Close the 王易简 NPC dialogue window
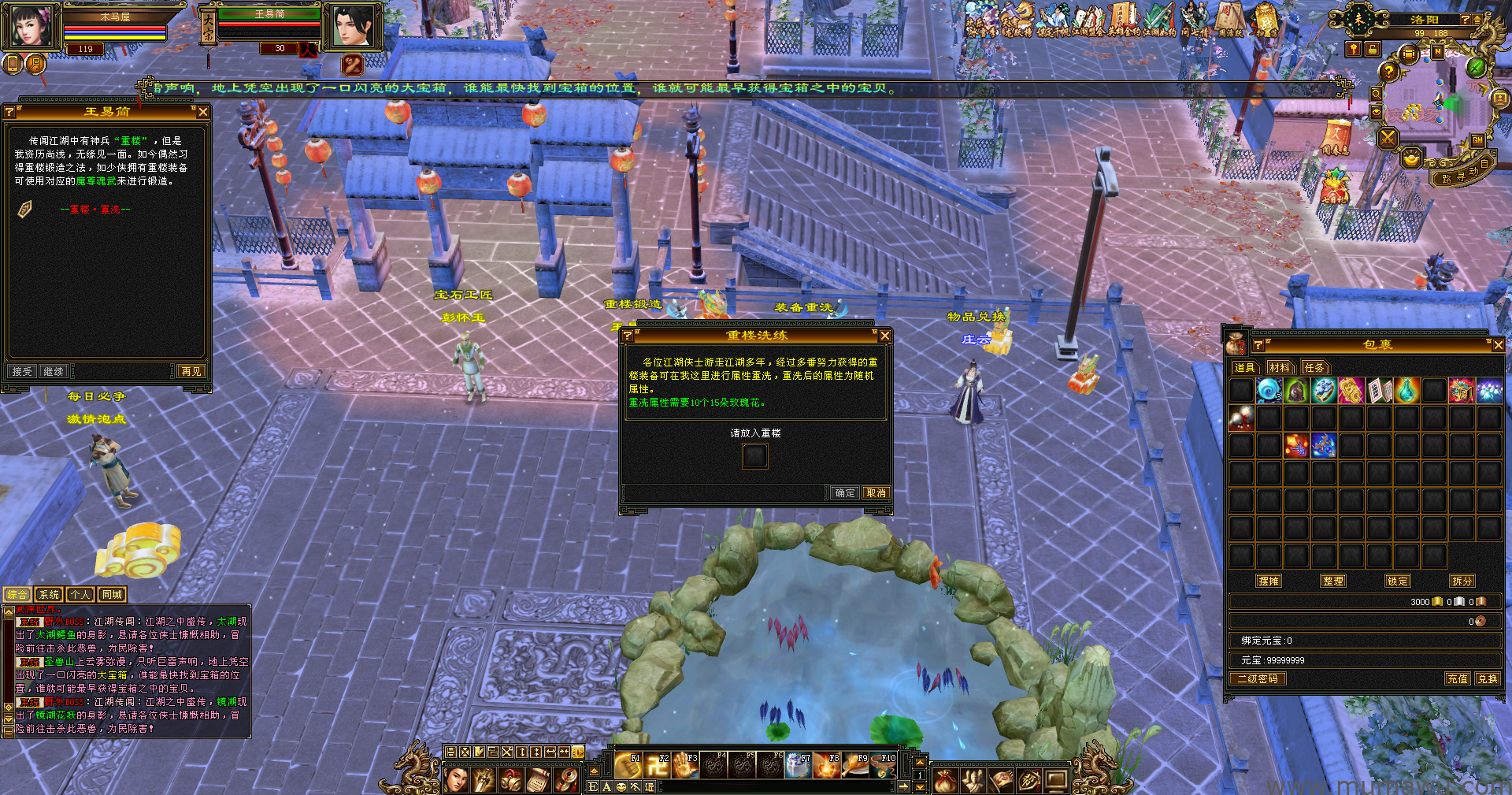 (202, 112)
